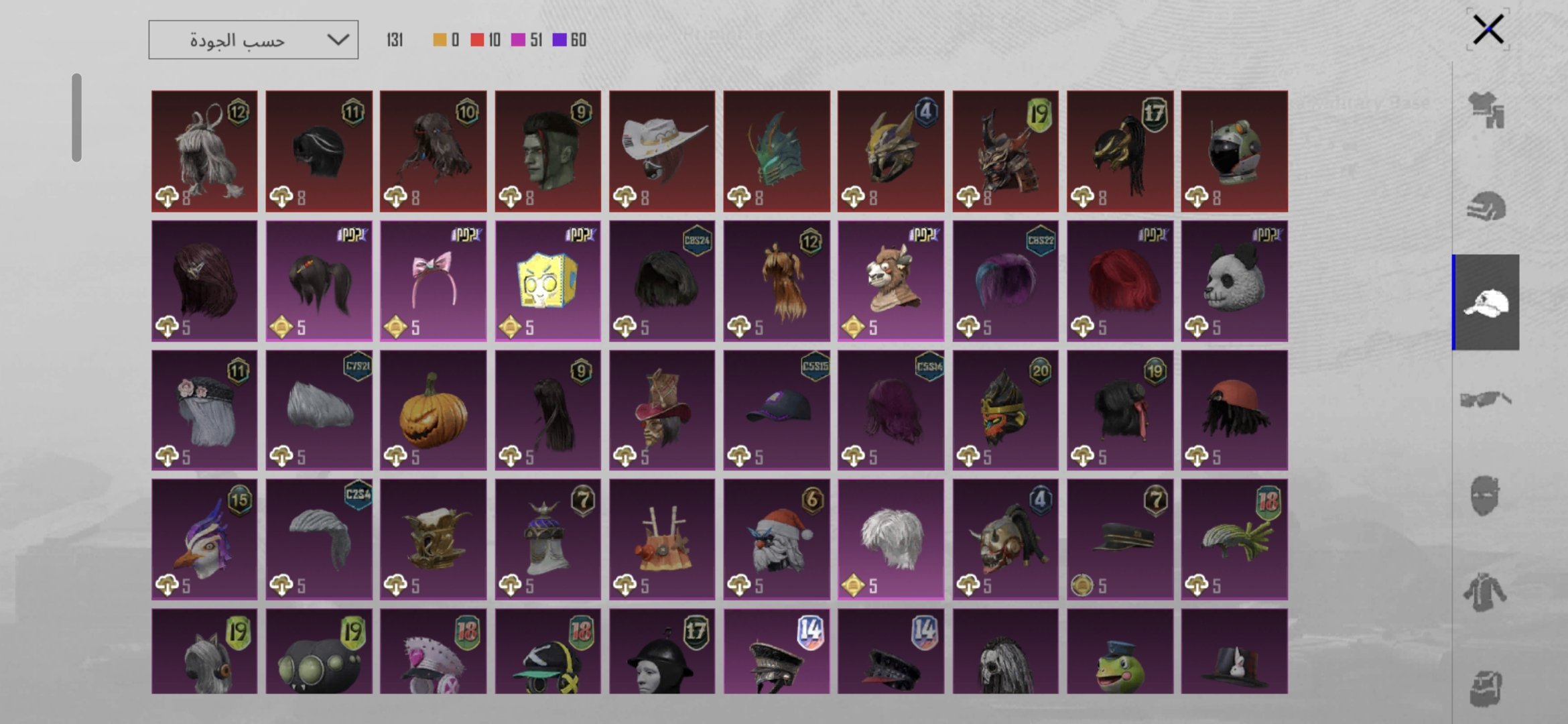Viewport: 1568px width, 724px height.
Task: Select the yellow cartoon box head
Action: click(x=548, y=281)
